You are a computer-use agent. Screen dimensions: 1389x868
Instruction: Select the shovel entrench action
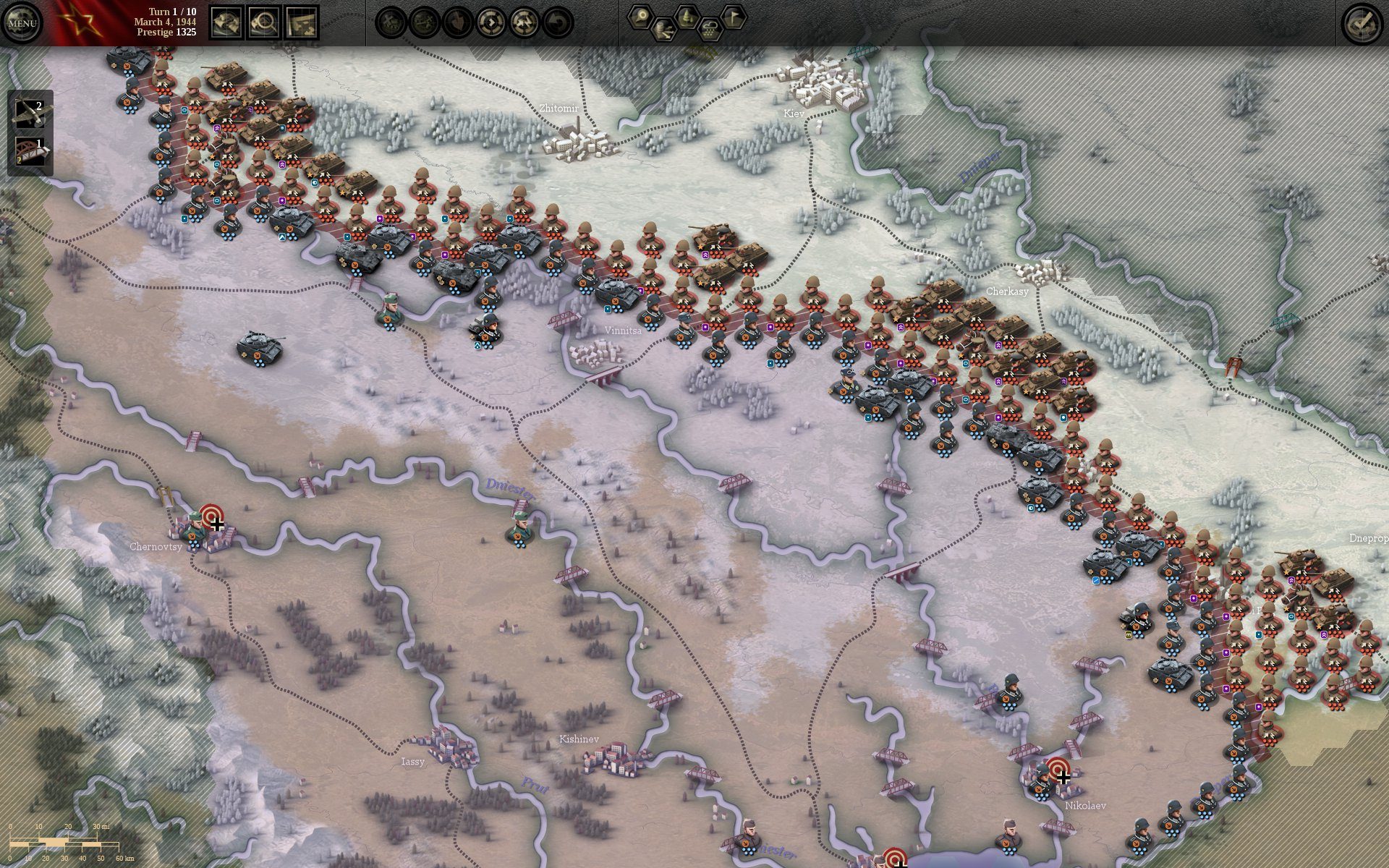(458, 23)
